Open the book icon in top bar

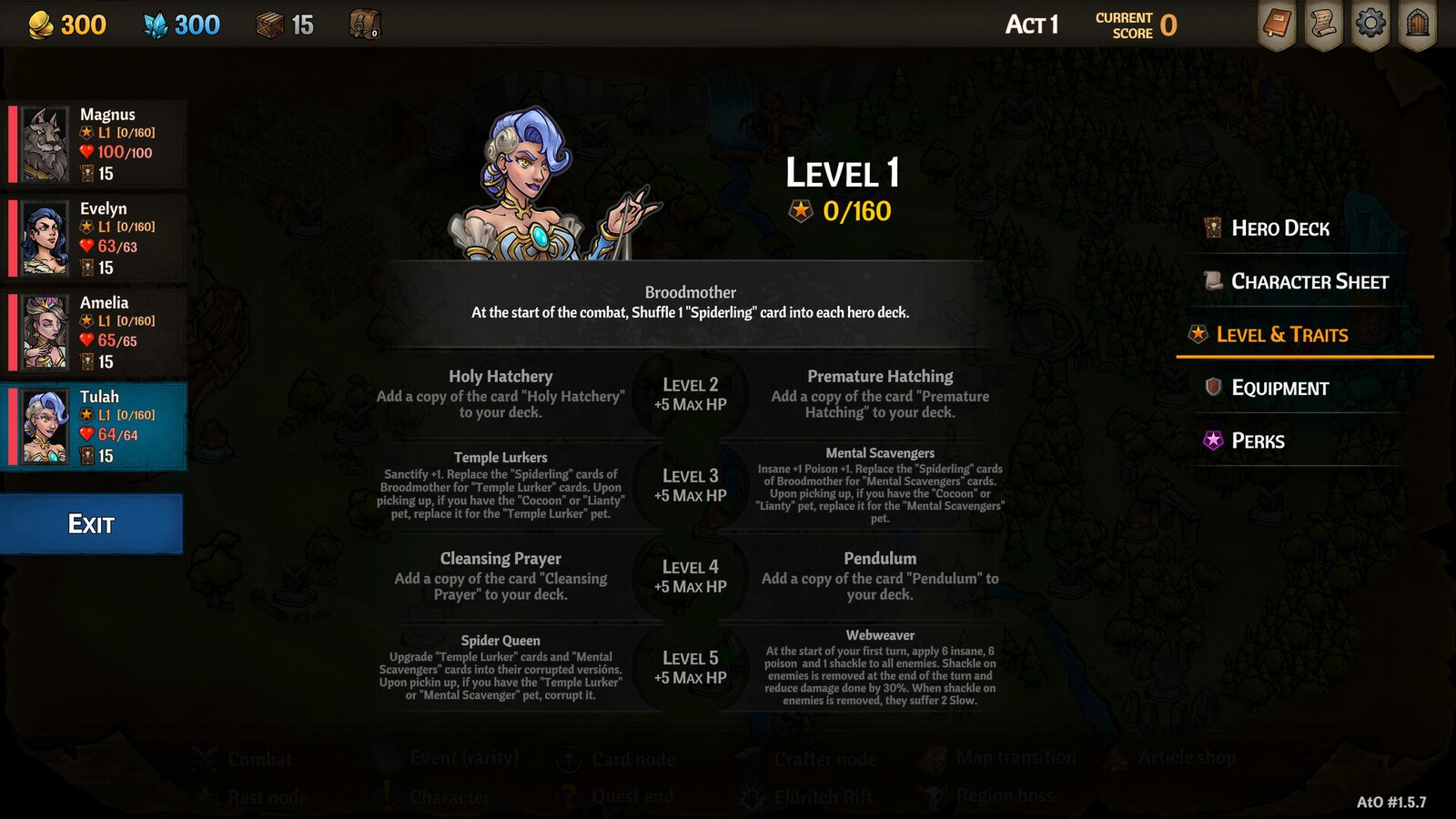[x=1277, y=25]
